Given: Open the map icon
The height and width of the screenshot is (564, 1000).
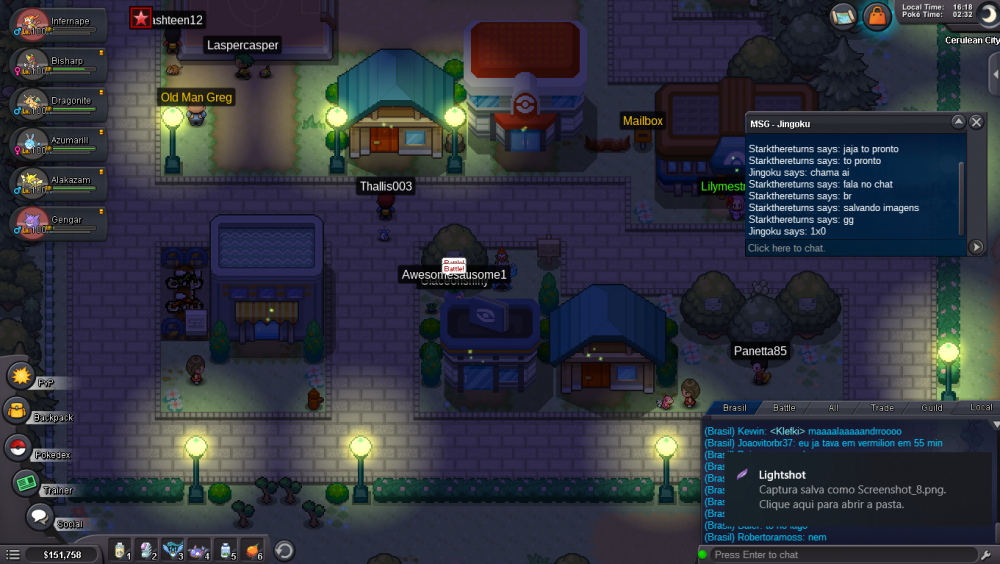Looking at the screenshot, I should coord(843,15).
